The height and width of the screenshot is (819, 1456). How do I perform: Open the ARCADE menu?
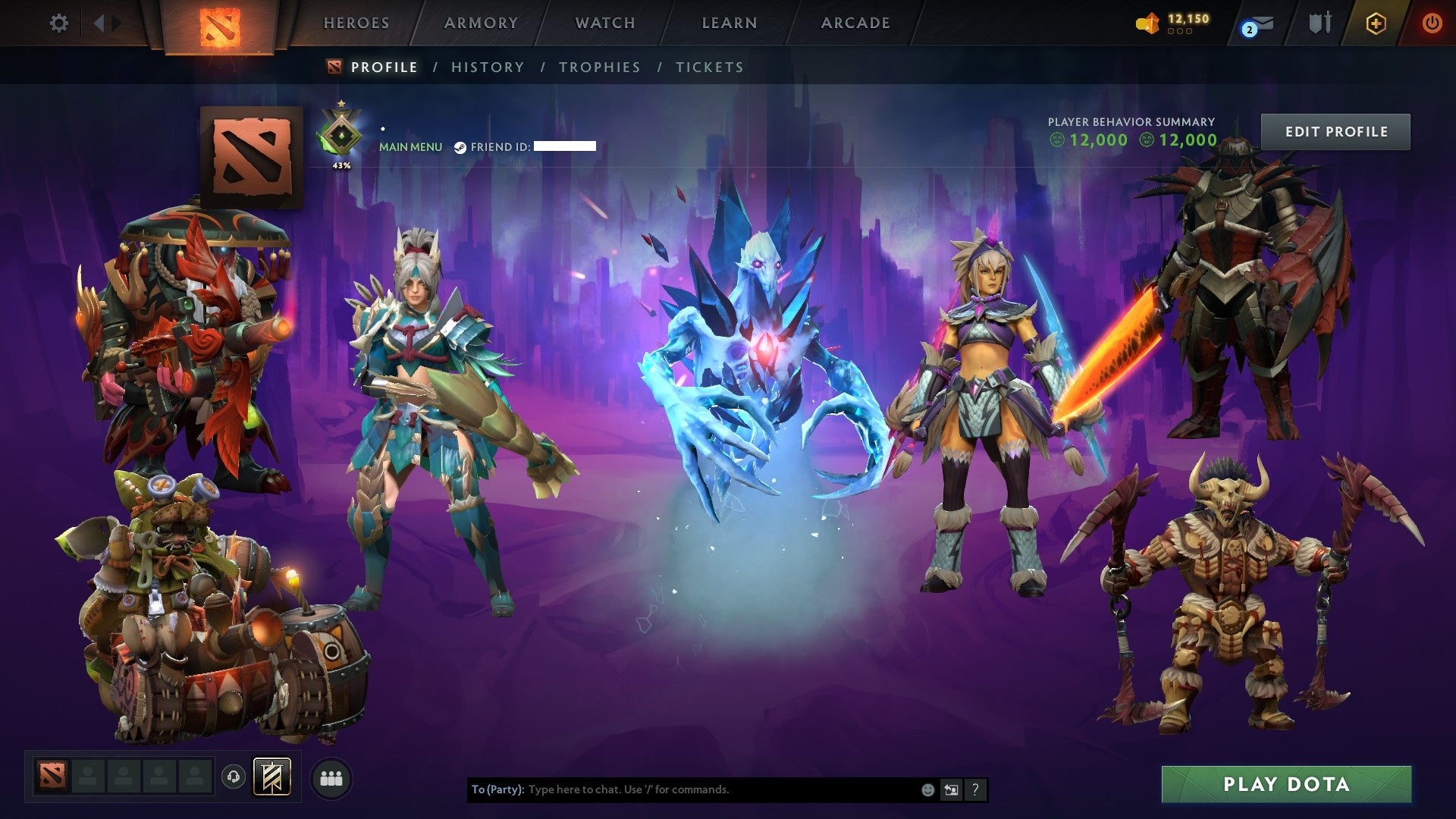pyautogui.click(x=855, y=23)
